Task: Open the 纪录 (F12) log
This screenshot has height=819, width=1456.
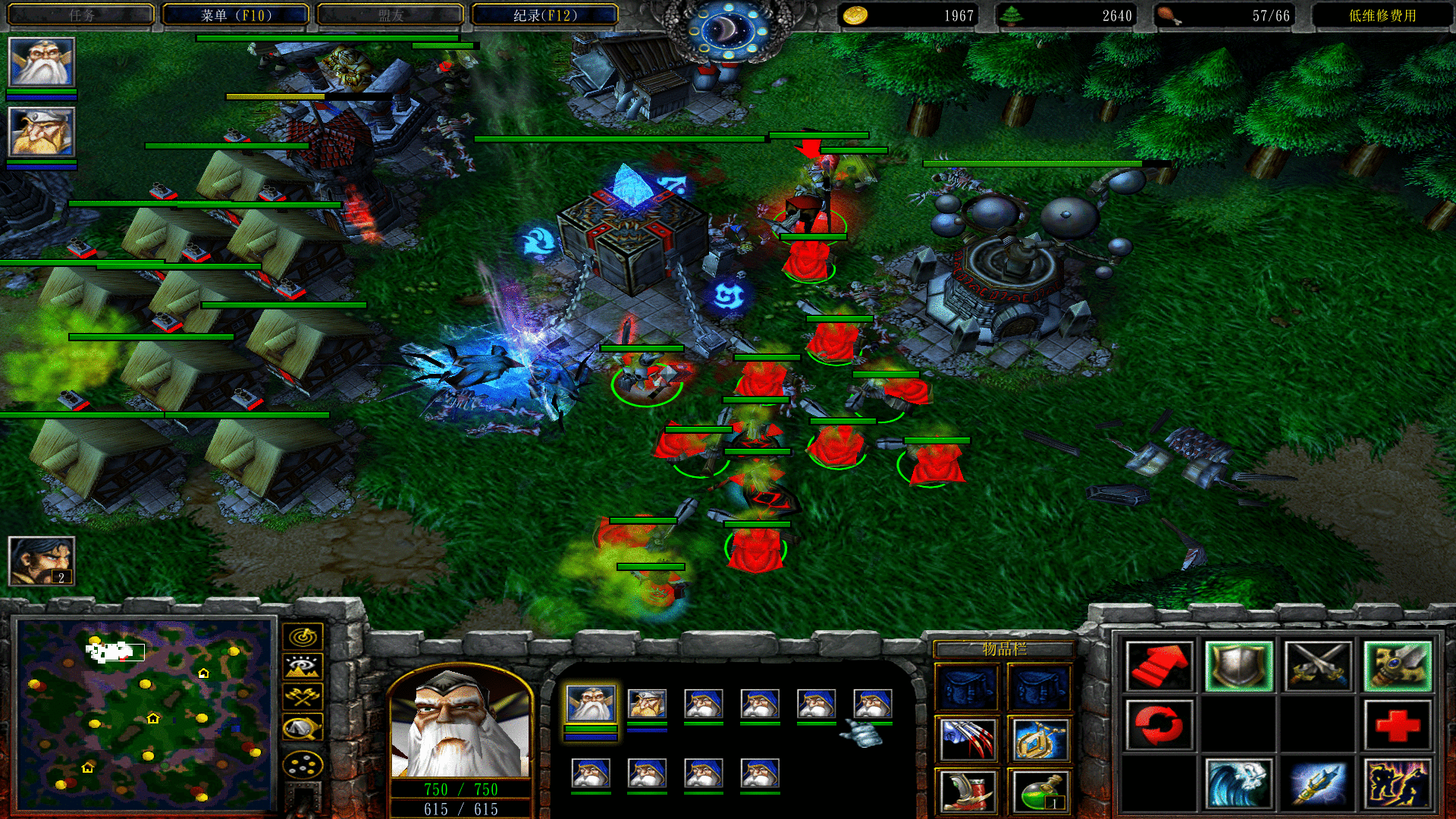Action: tap(544, 15)
